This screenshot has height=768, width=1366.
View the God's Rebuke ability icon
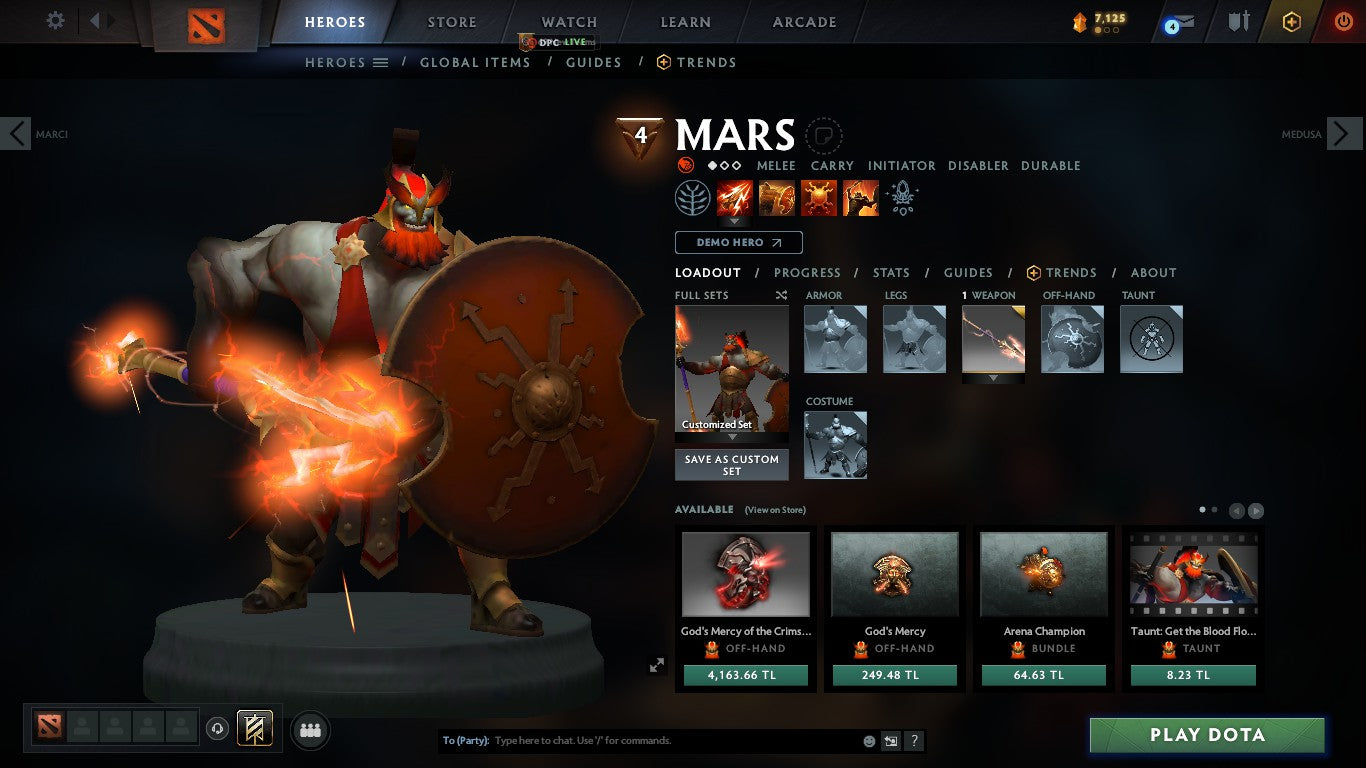click(777, 197)
